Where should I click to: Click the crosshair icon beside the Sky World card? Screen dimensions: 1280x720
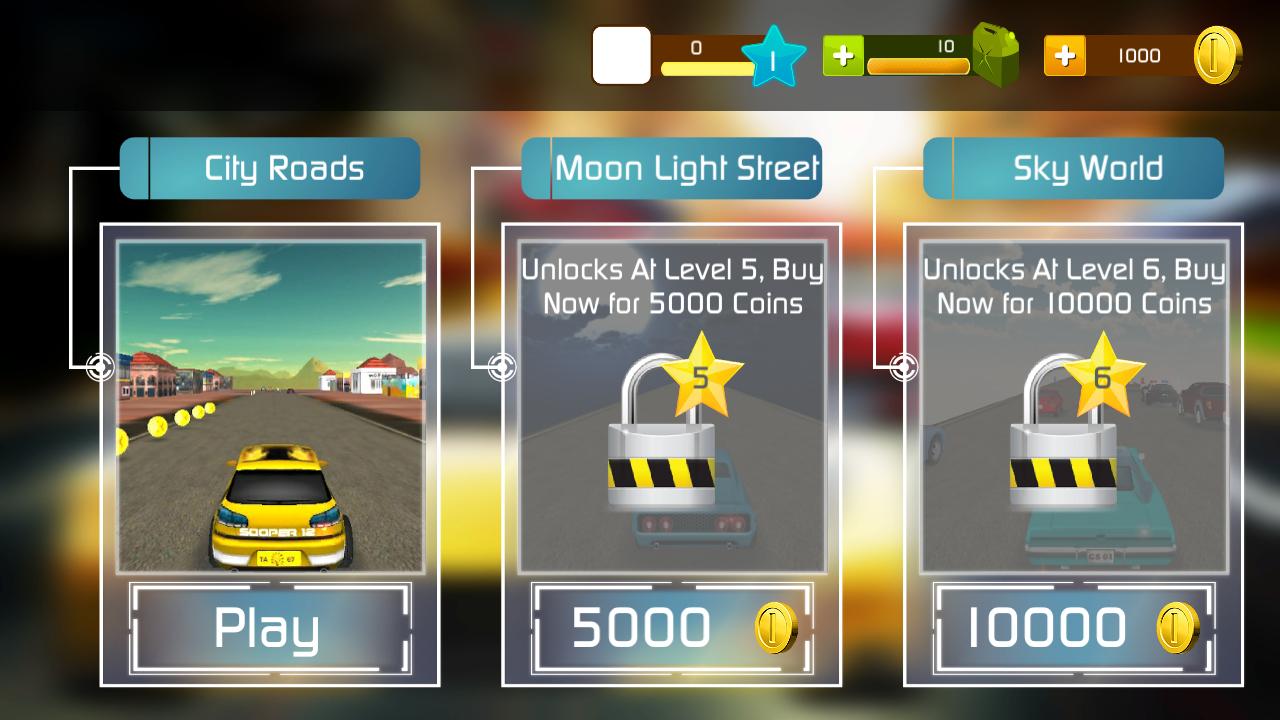tap(901, 367)
